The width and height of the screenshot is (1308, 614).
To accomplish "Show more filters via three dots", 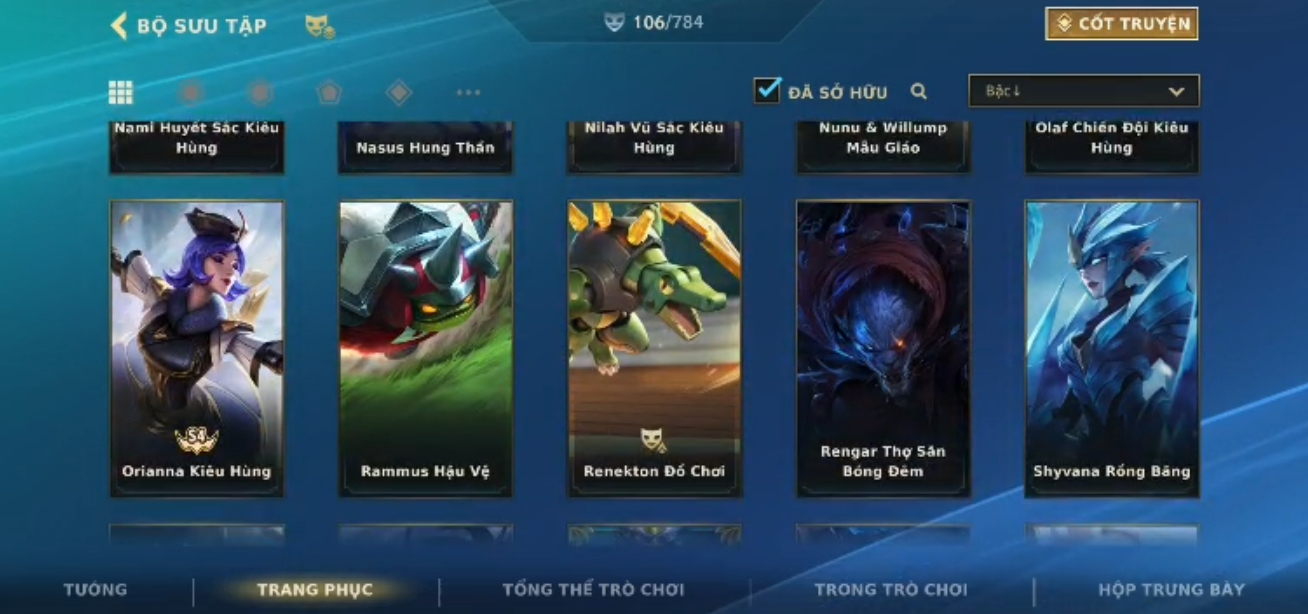I will tap(468, 93).
